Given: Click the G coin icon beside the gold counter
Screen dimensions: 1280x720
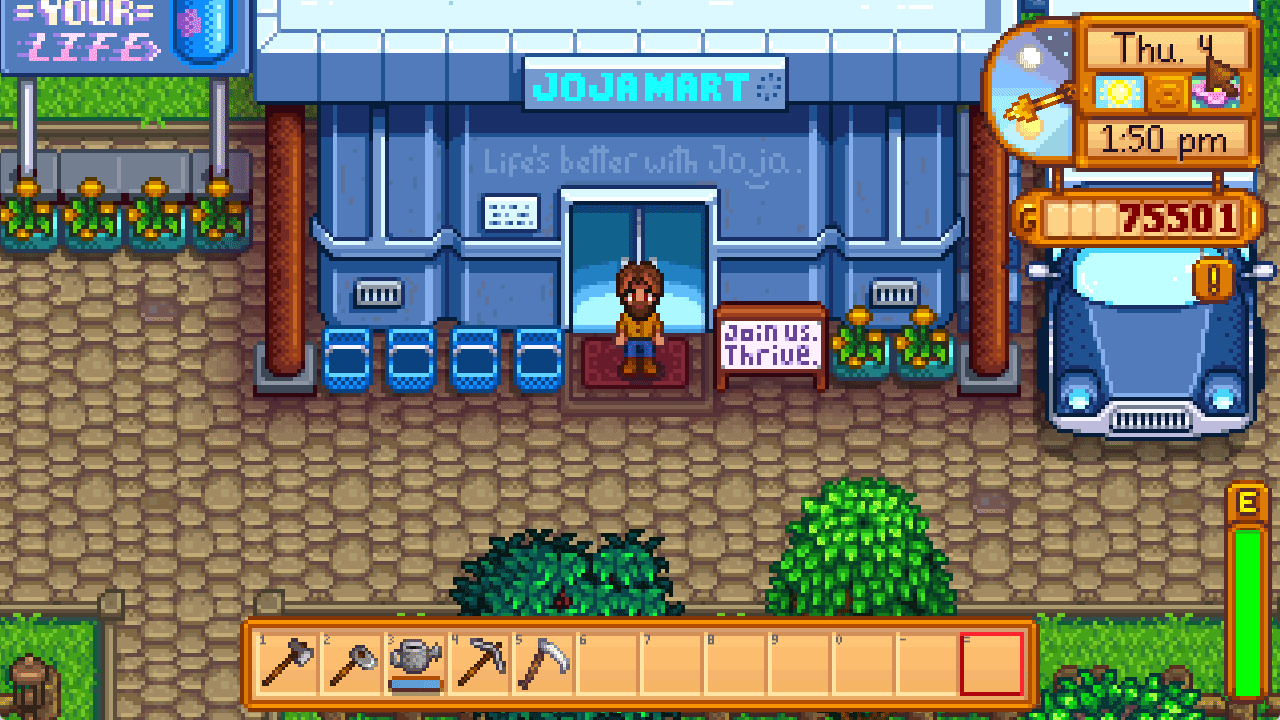Looking at the screenshot, I should (1029, 214).
